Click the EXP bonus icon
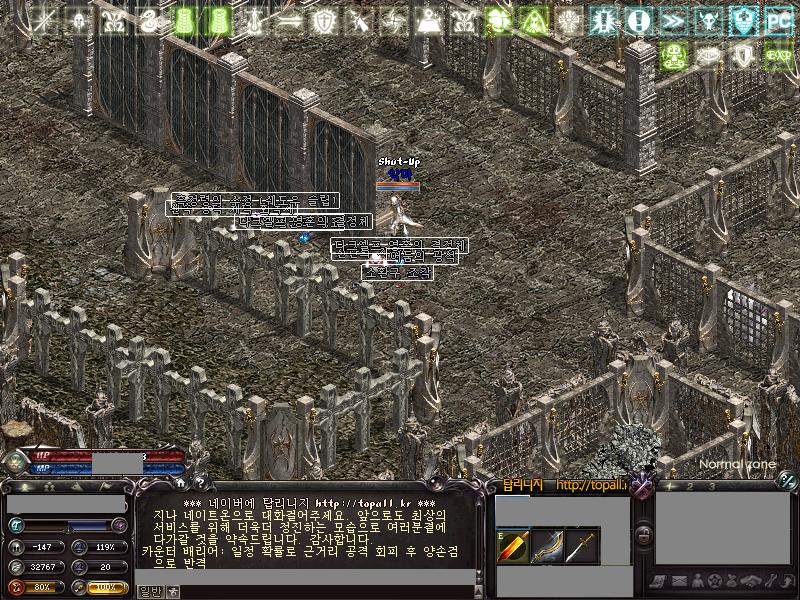Image resolution: width=800 pixels, height=600 pixels. (x=775, y=56)
